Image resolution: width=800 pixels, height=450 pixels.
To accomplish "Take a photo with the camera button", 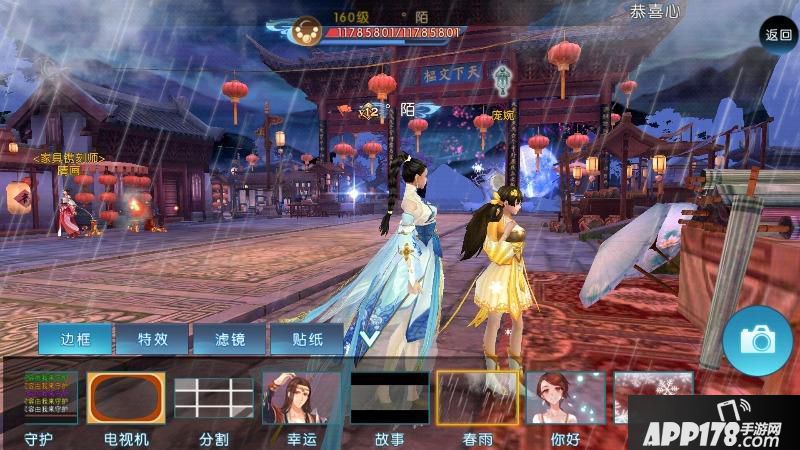I will pos(752,340).
